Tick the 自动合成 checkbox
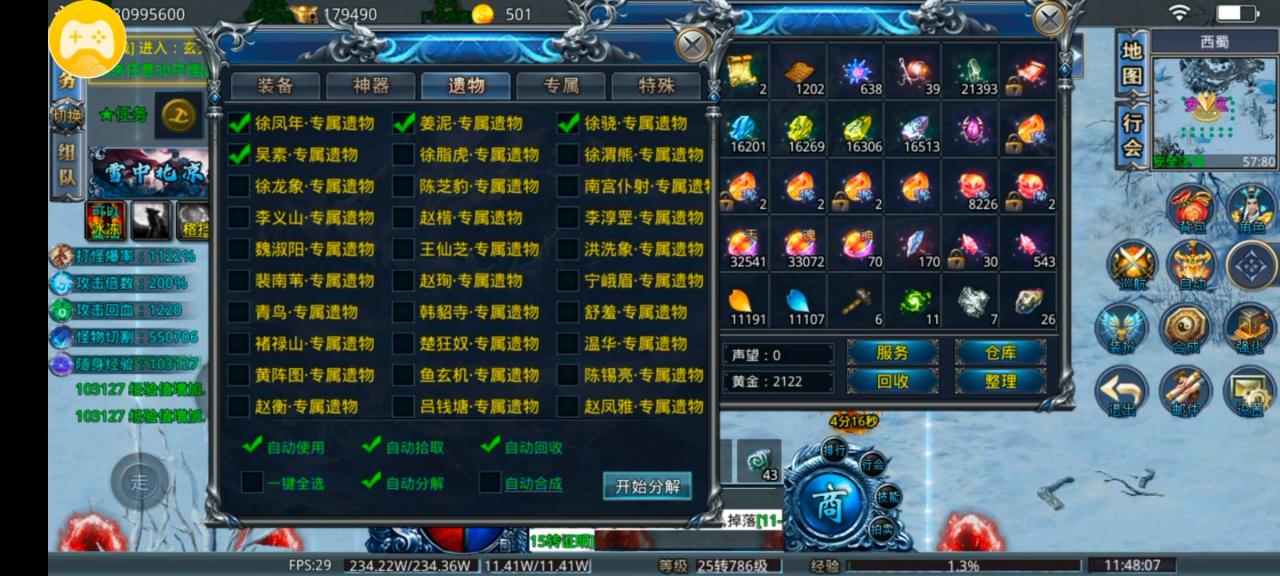 click(x=490, y=482)
